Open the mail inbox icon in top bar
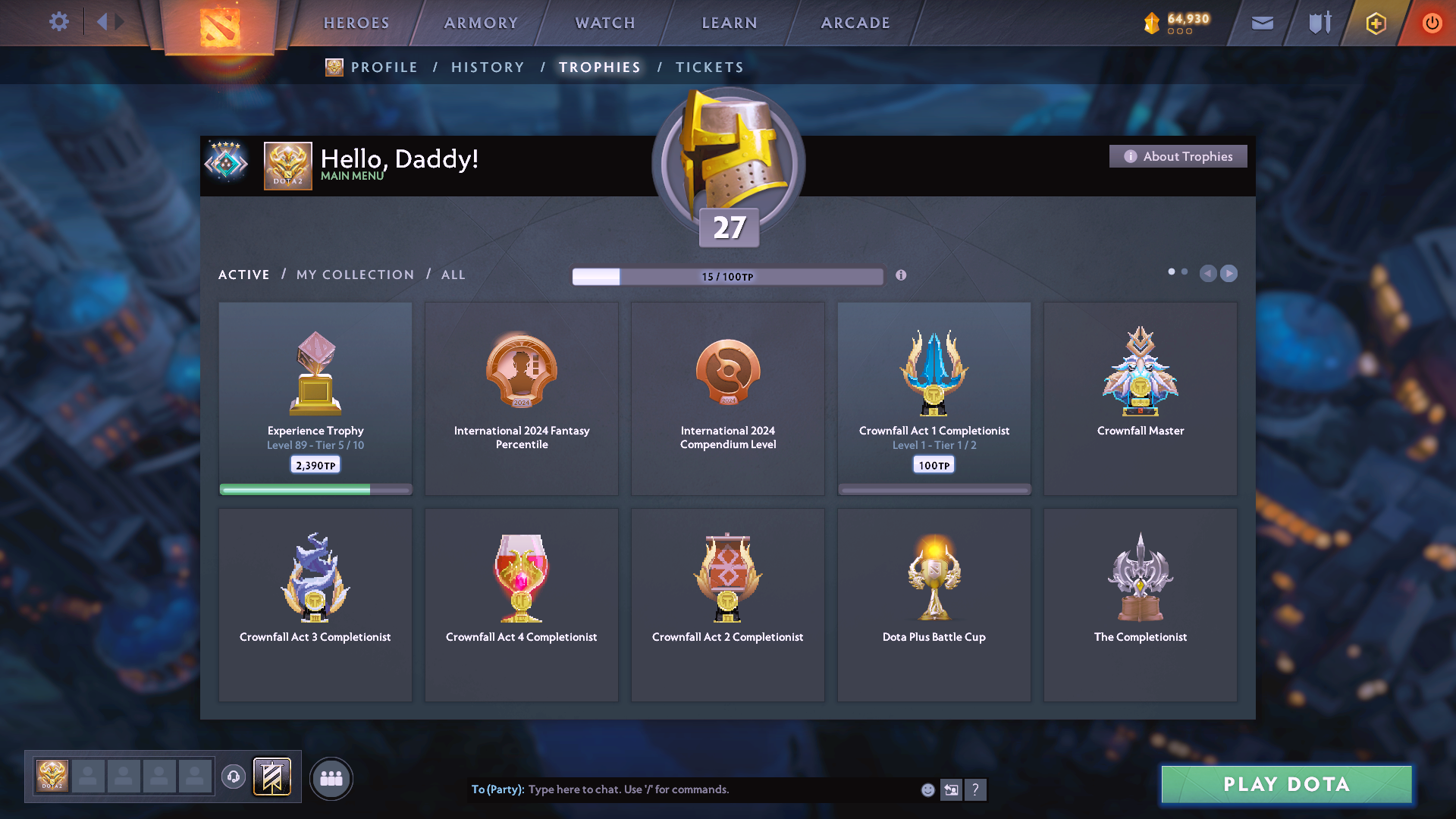The height and width of the screenshot is (819, 1456). pyautogui.click(x=1261, y=23)
